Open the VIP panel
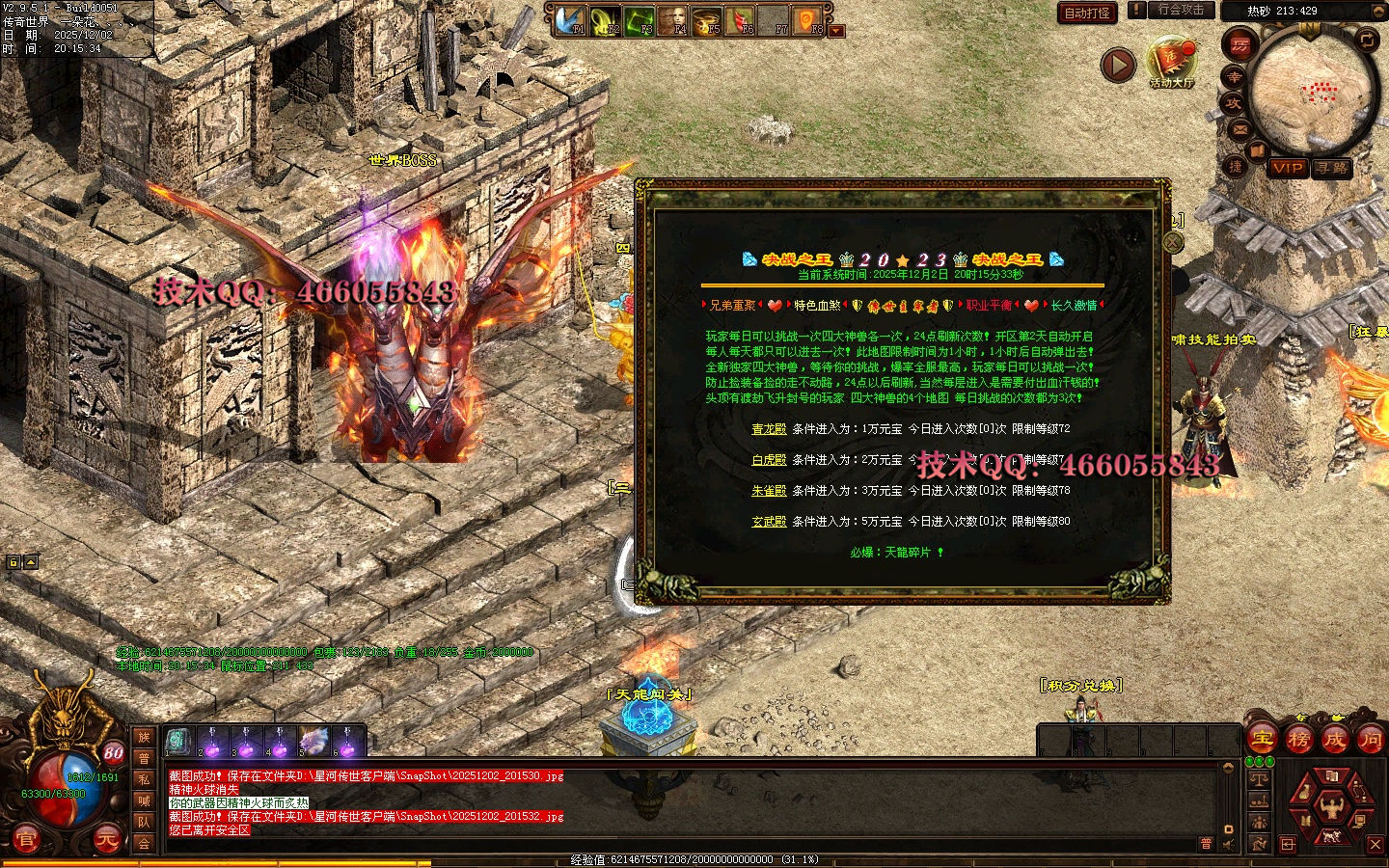 click(1287, 168)
